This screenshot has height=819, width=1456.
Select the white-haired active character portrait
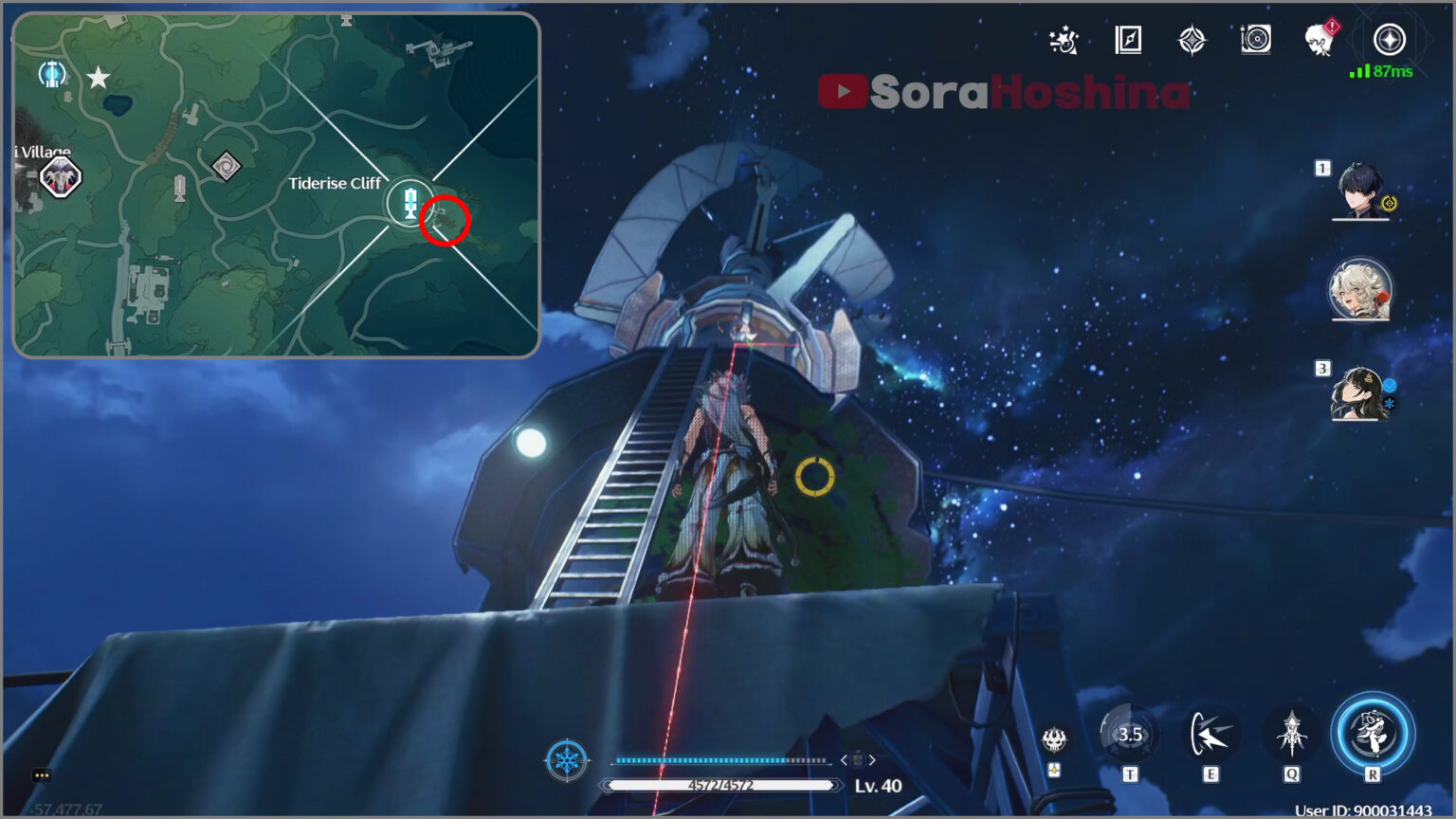[x=1360, y=290]
